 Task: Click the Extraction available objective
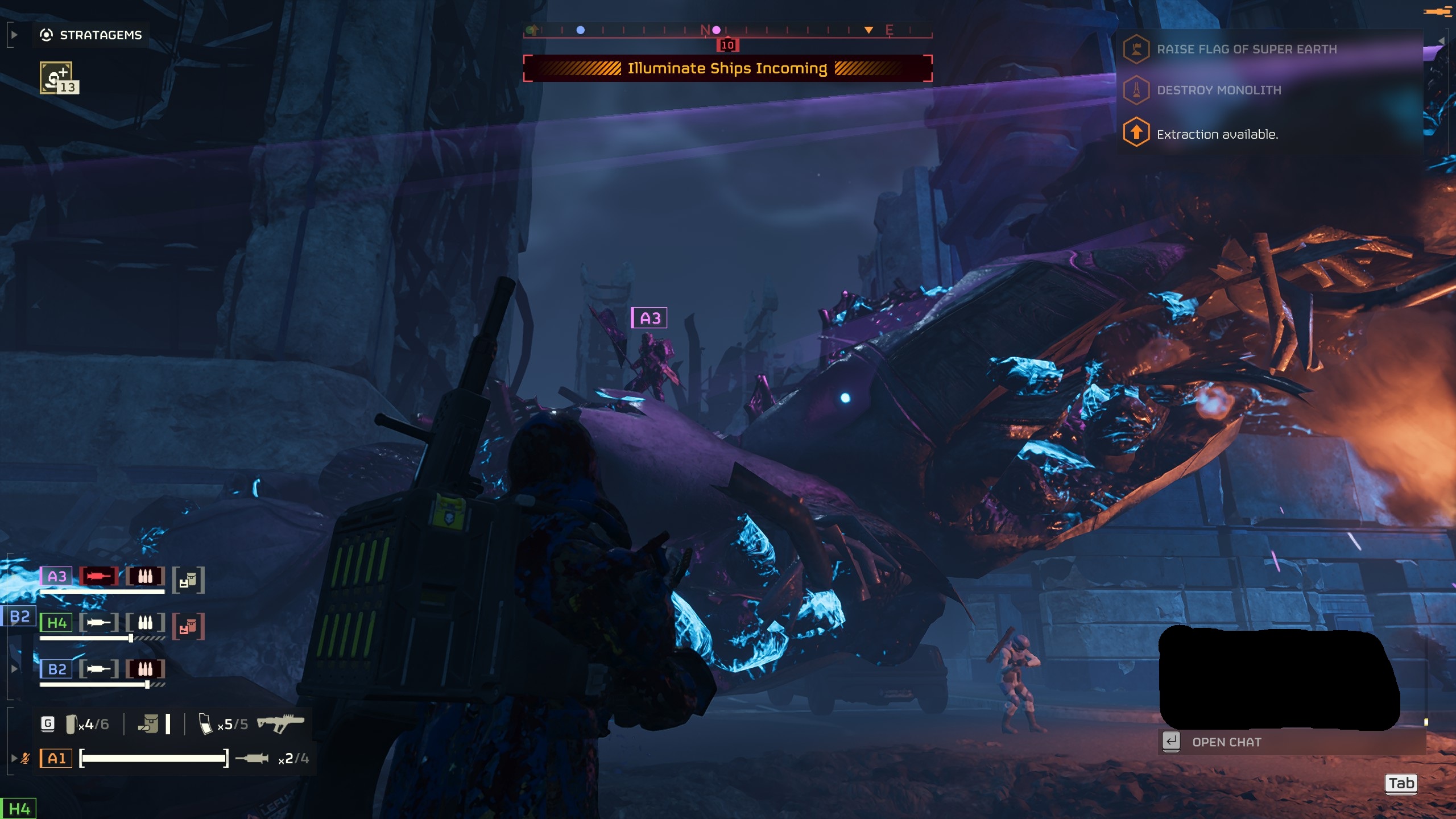[x=1217, y=135]
